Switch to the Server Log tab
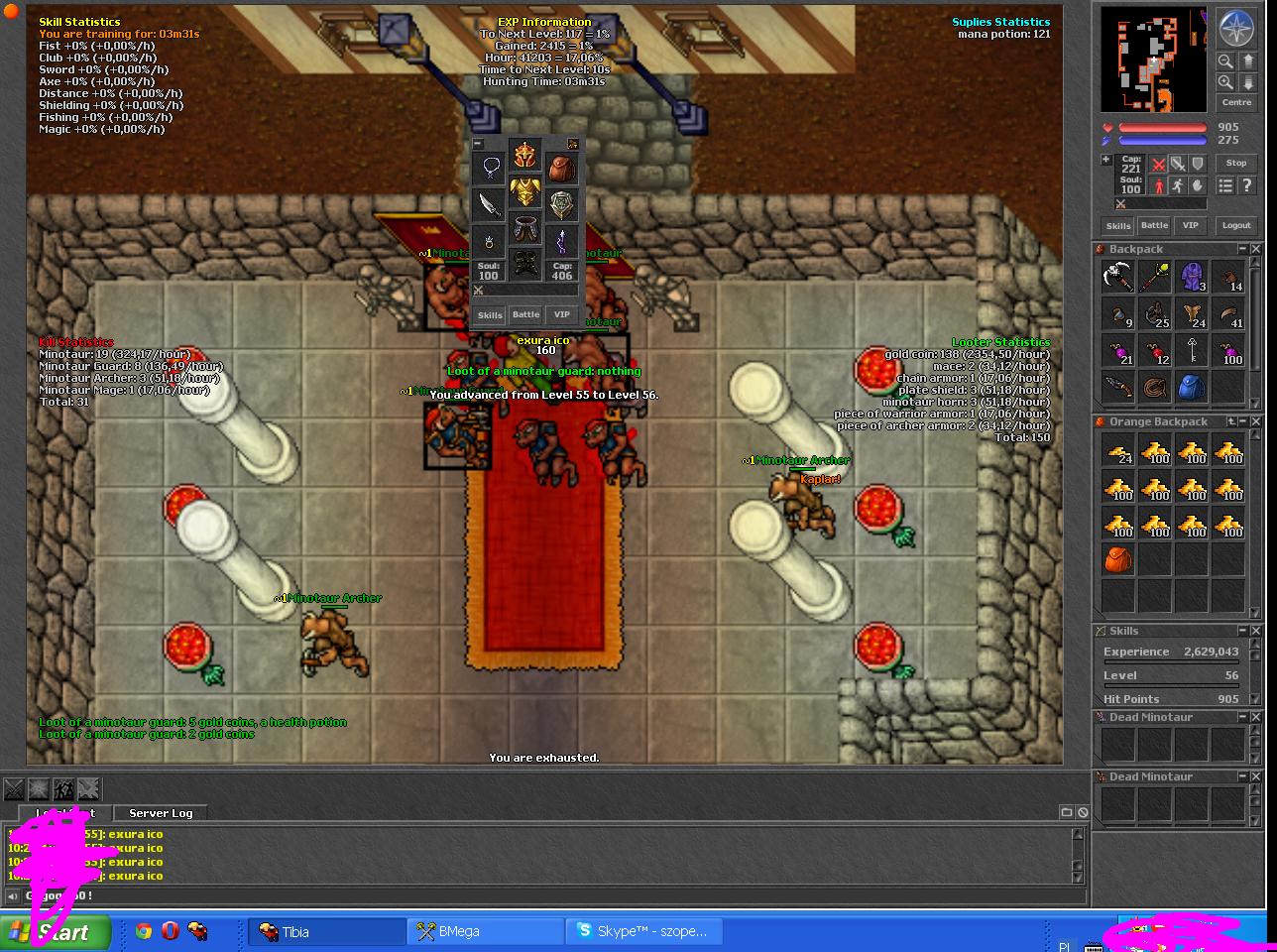Viewport: 1277px width, 952px height. pyautogui.click(x=161, y=813)
